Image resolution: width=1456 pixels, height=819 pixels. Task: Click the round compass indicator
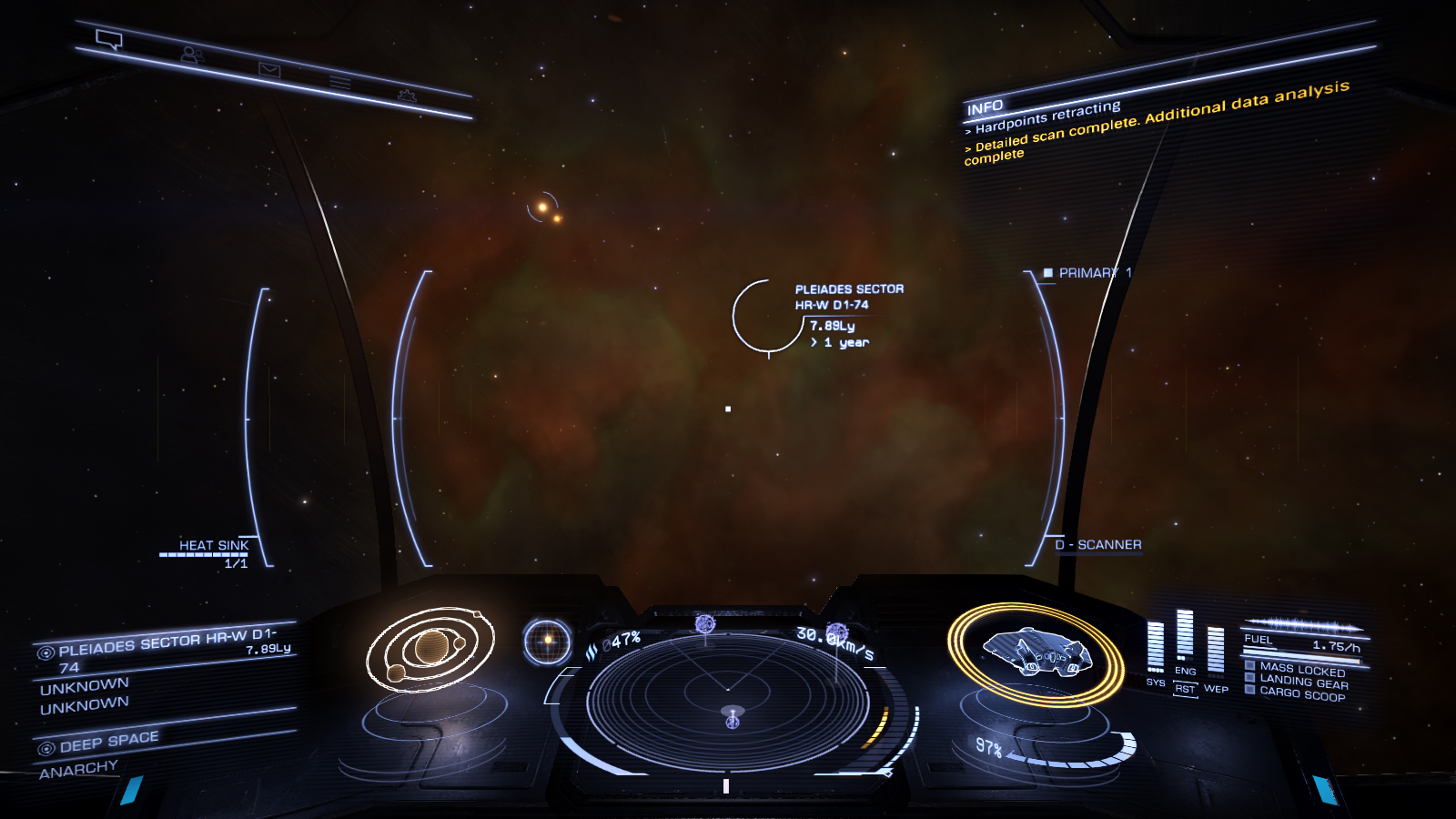tap(548, 641)
